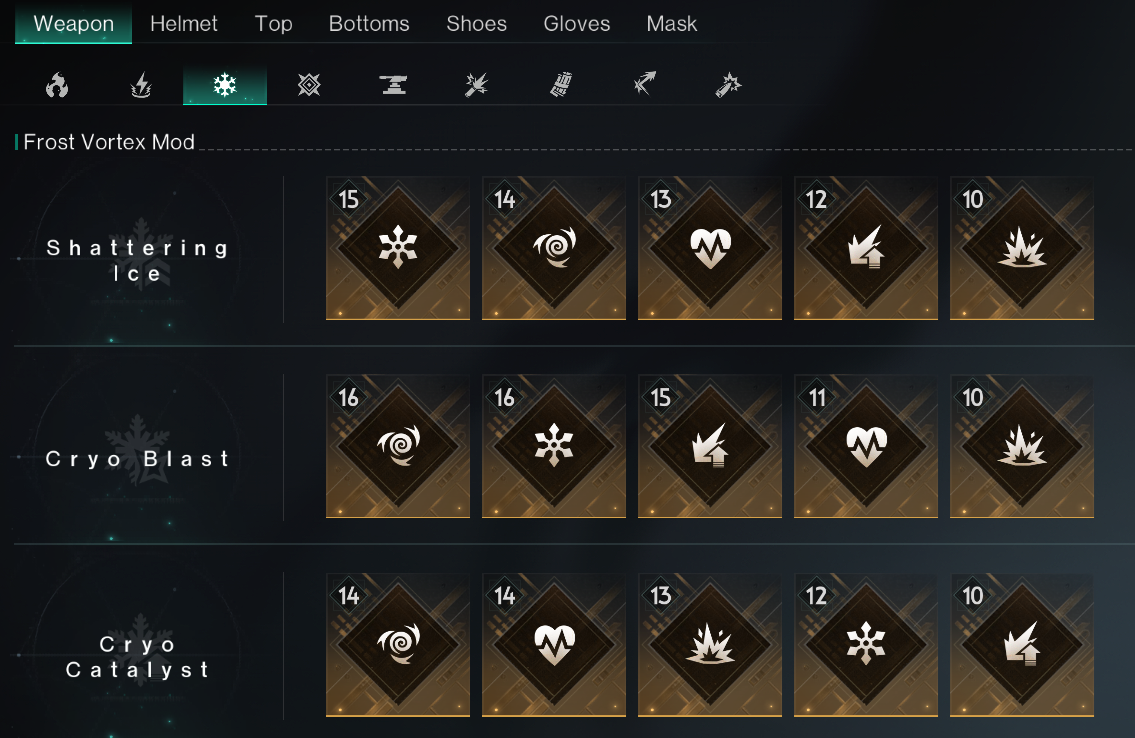Image resolution: width=1135 pixels, height=738 pixels.
Task: Switch to the Shoes tab
Action: (x=476, y=24)
